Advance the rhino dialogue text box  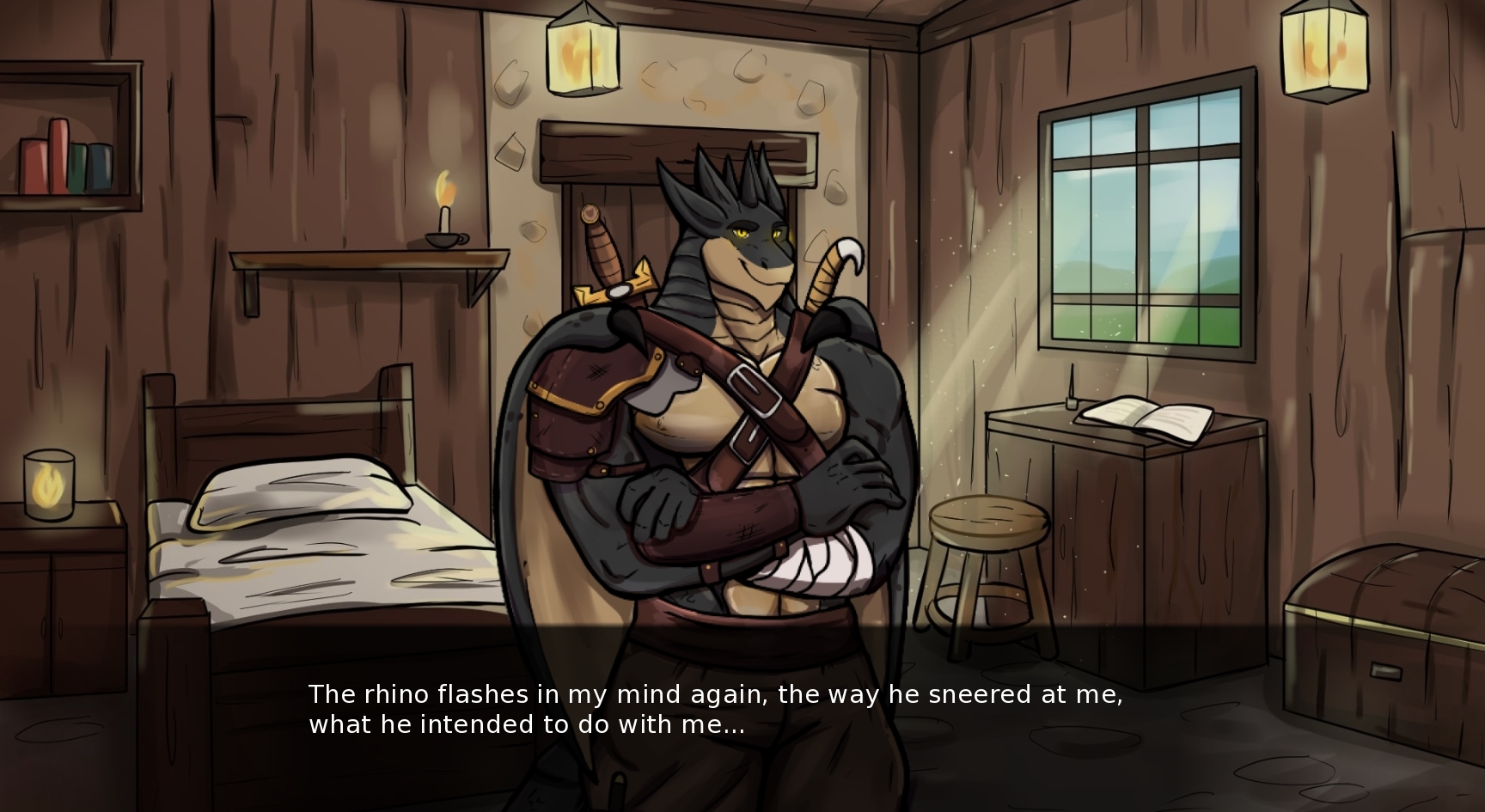click(x=715, y=710)
